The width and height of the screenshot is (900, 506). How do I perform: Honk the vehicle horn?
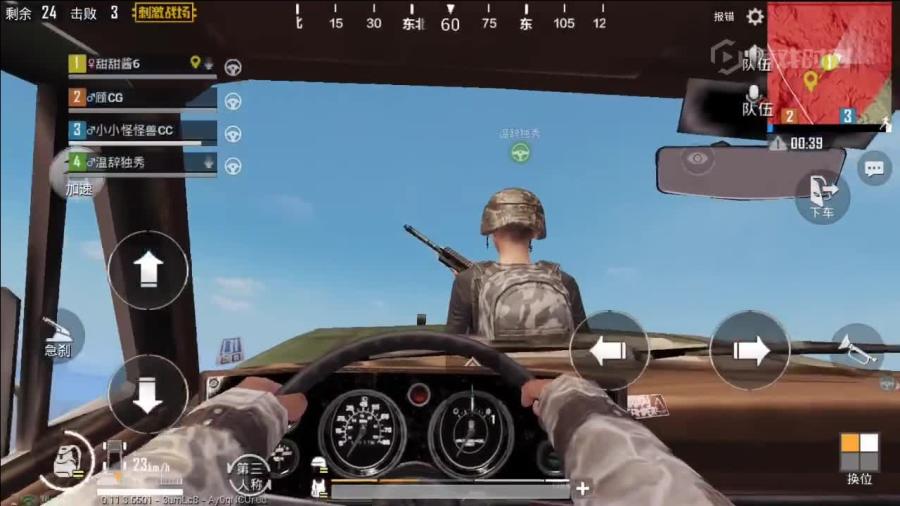click(857, 348)
